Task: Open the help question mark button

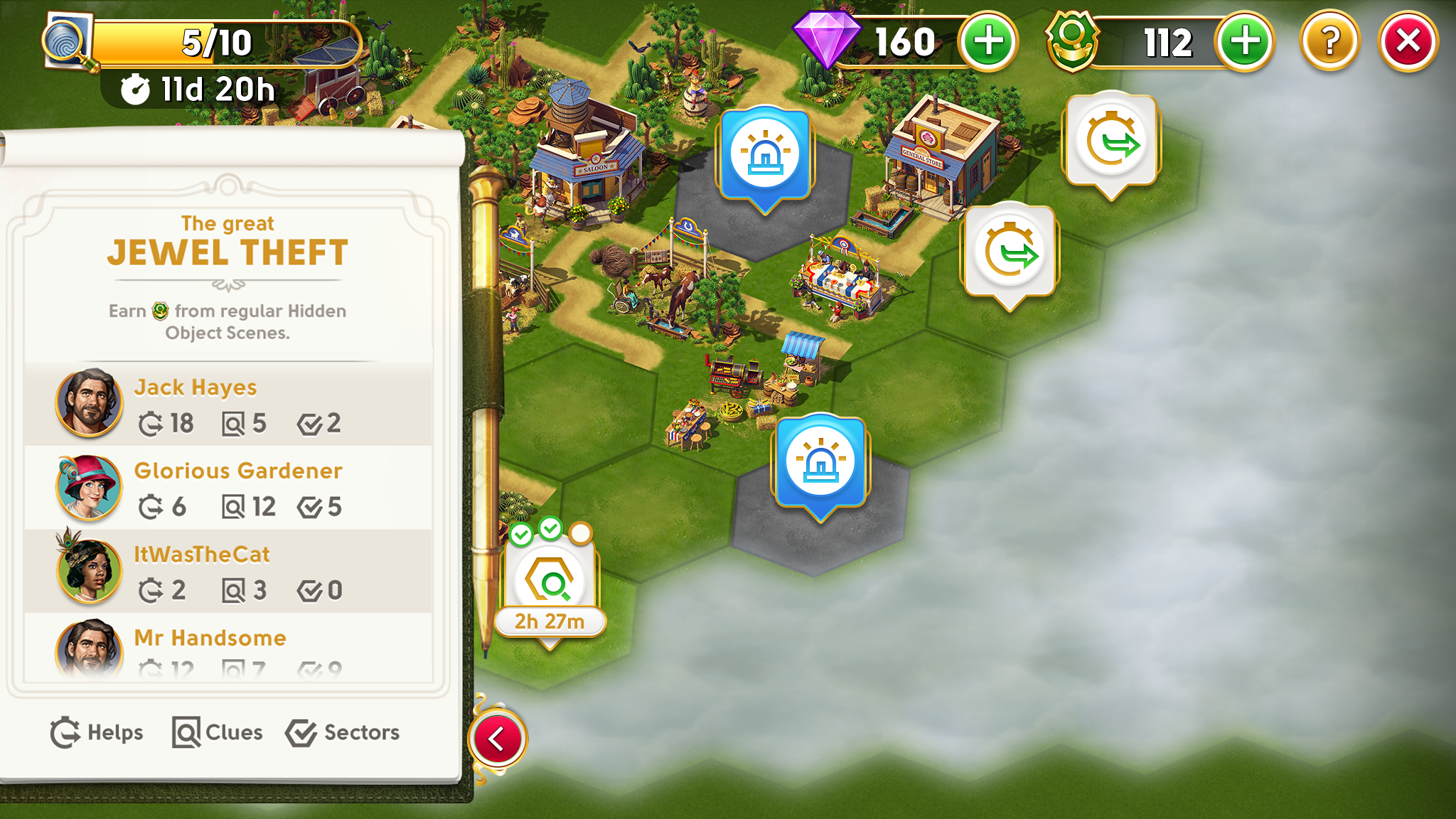Action: click(x=1329, y=42)
